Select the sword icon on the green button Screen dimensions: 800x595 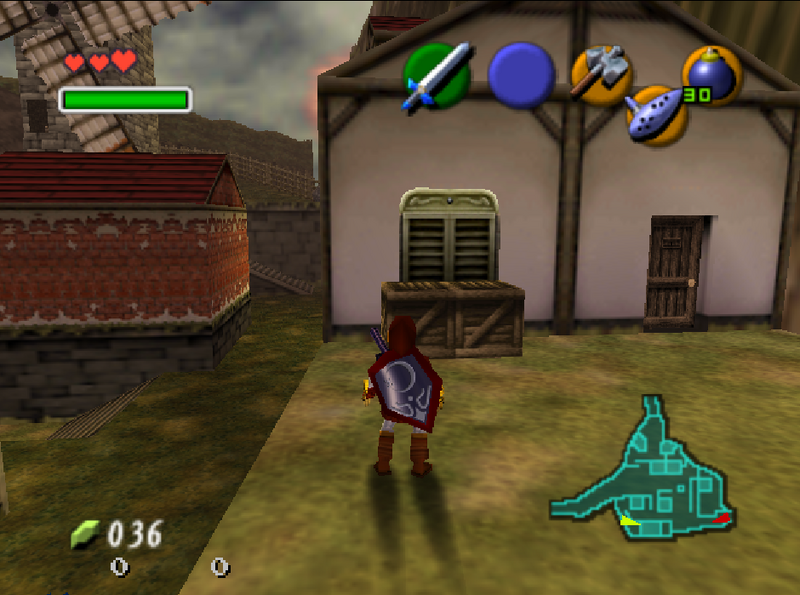click(x=437, y=76)
